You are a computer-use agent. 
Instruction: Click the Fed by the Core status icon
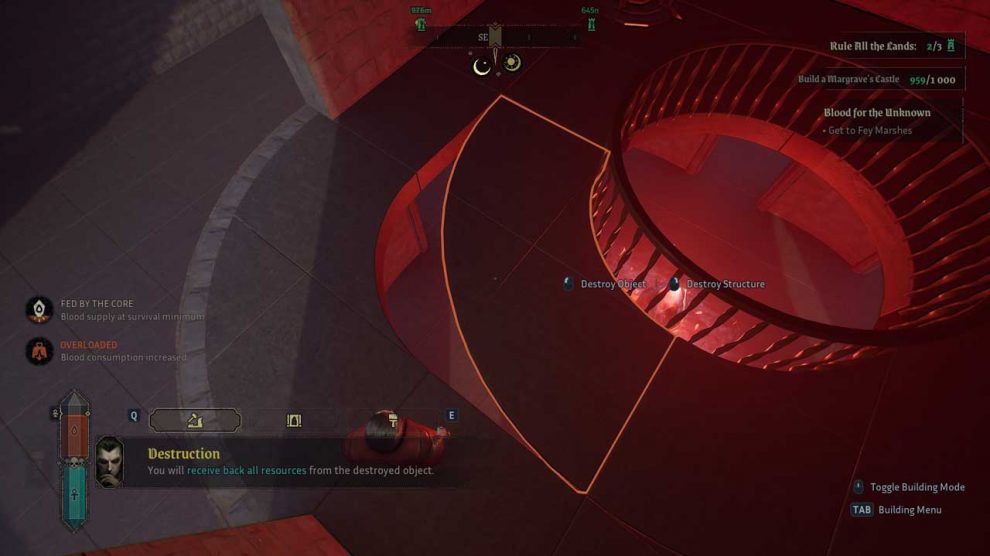point(39,310)
